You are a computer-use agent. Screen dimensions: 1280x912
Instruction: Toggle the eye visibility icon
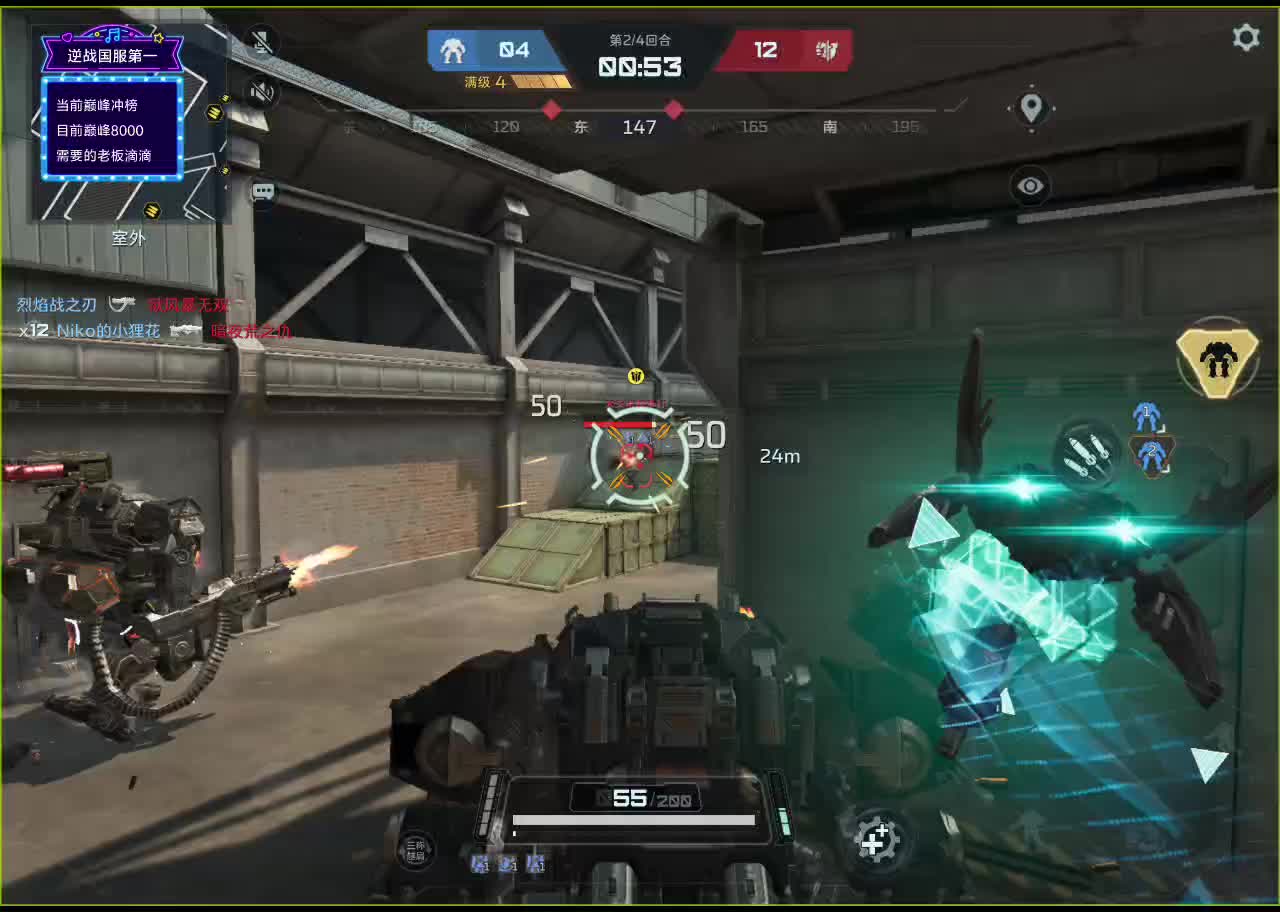1030,186
